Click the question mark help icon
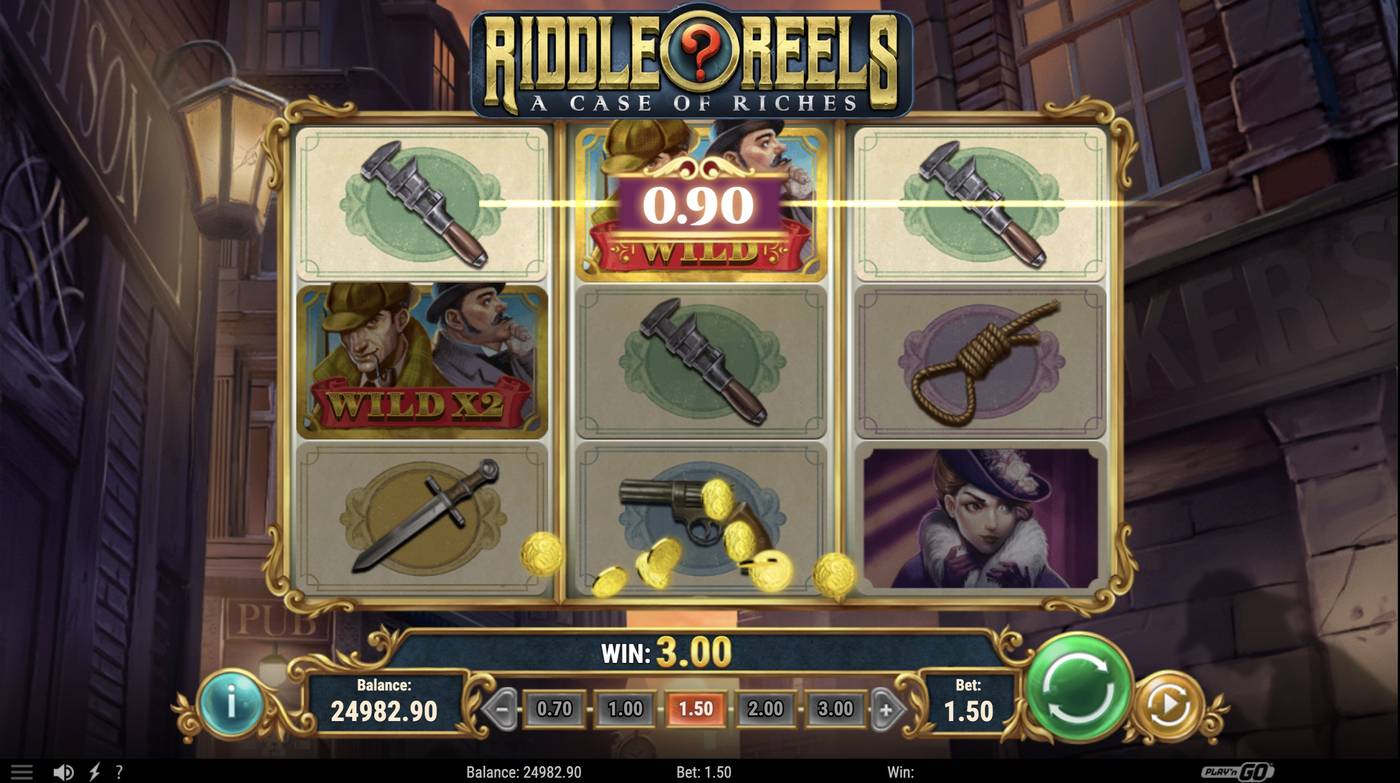Viewport: 1400px width, 783px height. click(117, 771)
